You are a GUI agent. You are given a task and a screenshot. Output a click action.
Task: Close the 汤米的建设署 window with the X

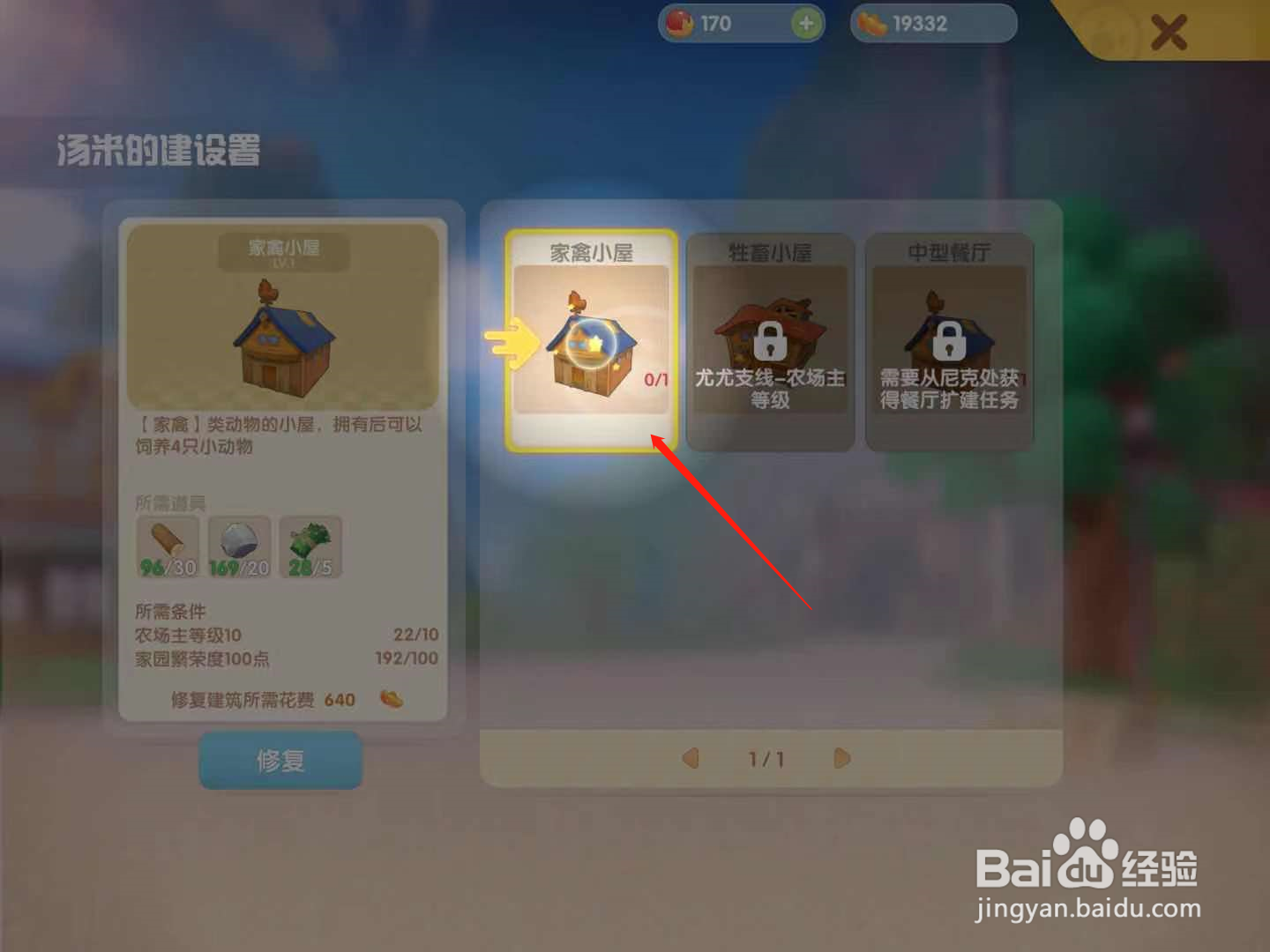1170,33
